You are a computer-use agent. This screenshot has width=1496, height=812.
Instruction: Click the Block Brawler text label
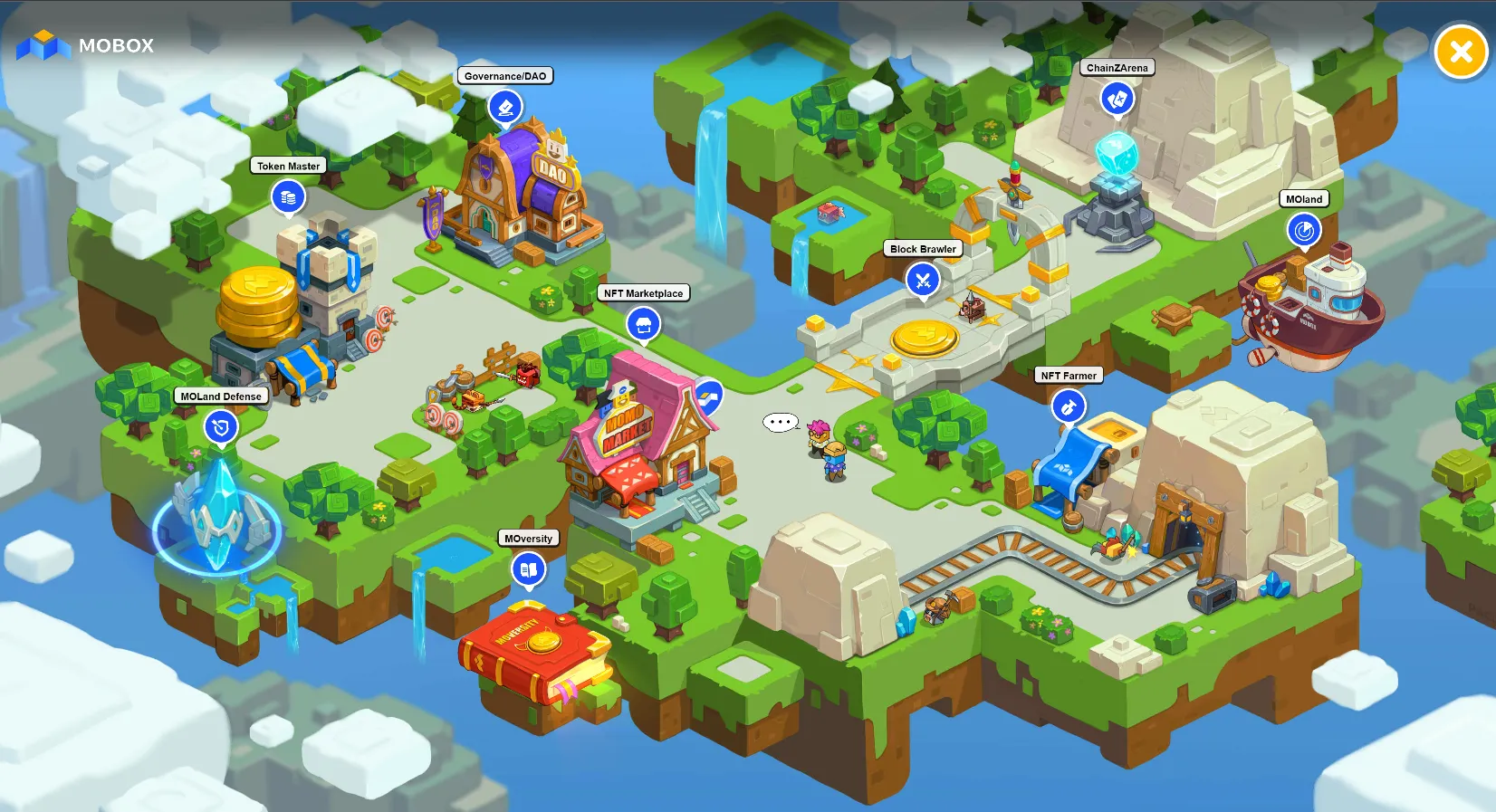pos(922,249)
